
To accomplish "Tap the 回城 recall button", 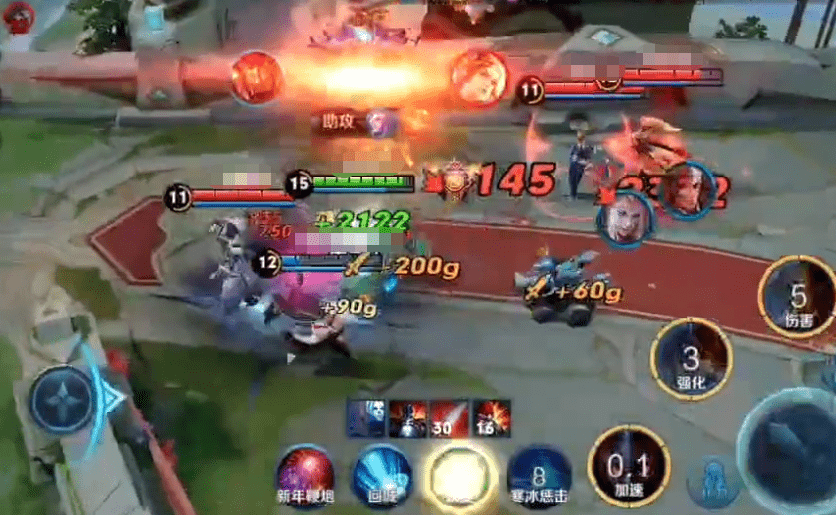I will click(382, 473).
